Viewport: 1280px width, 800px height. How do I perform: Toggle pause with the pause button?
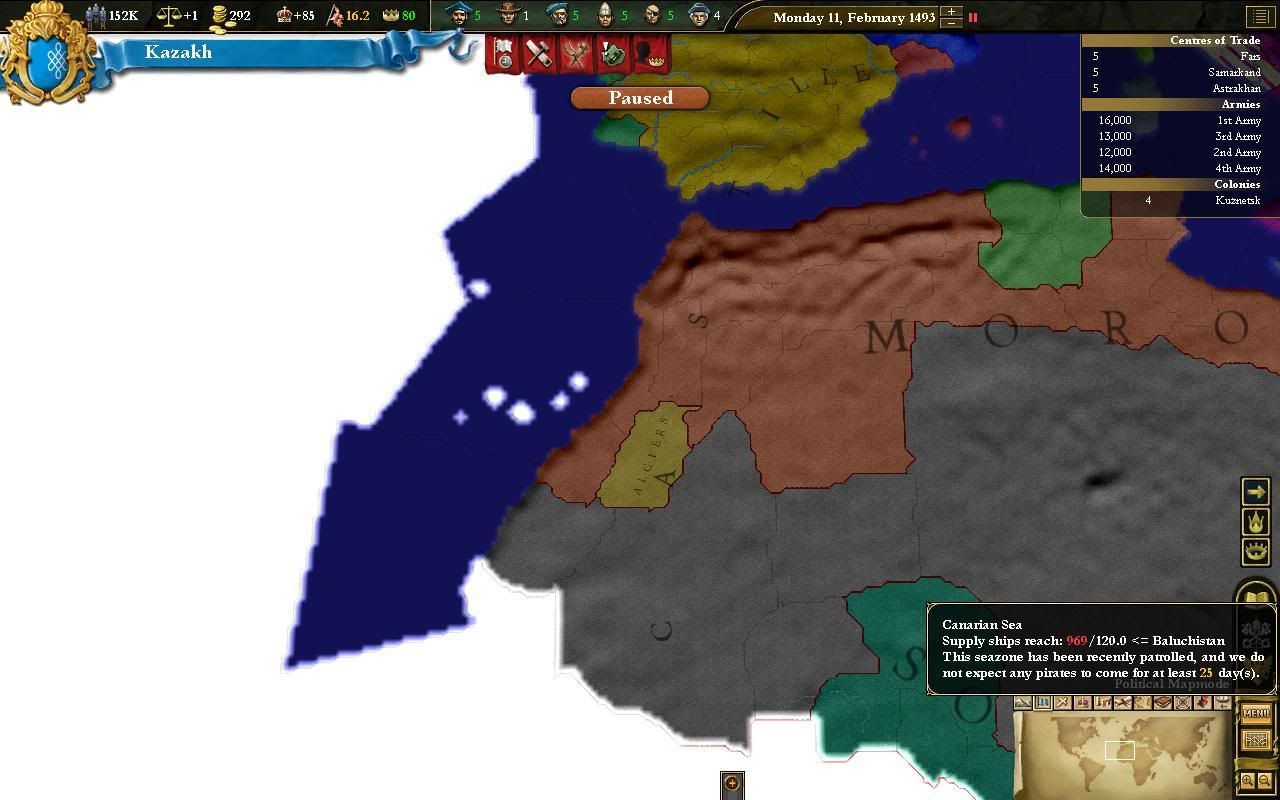coord(971,17)
